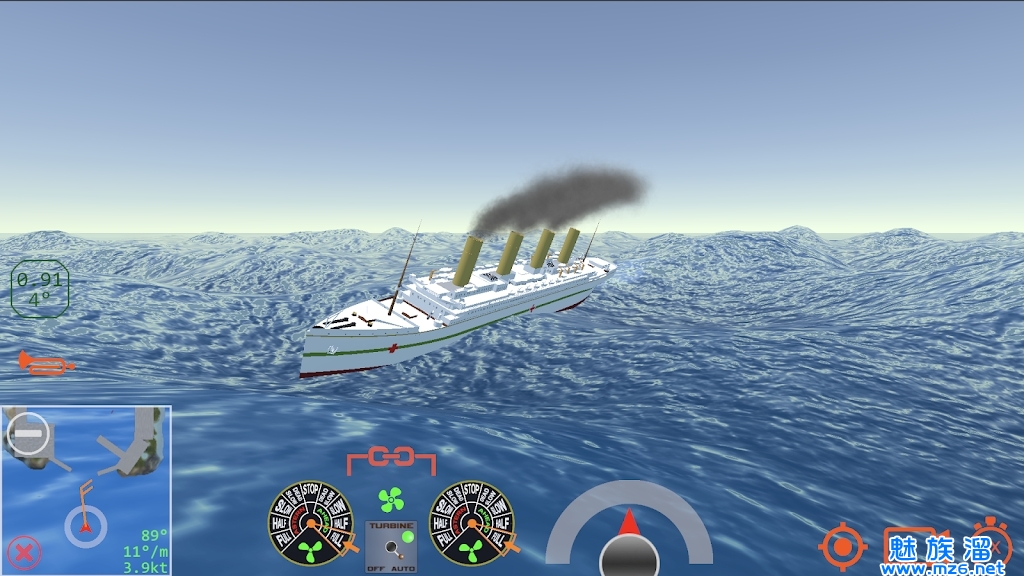Screen dimensions: 1024x576
Task: Activate the orange crosshair target icon
Action: click(x=842, y=546)
